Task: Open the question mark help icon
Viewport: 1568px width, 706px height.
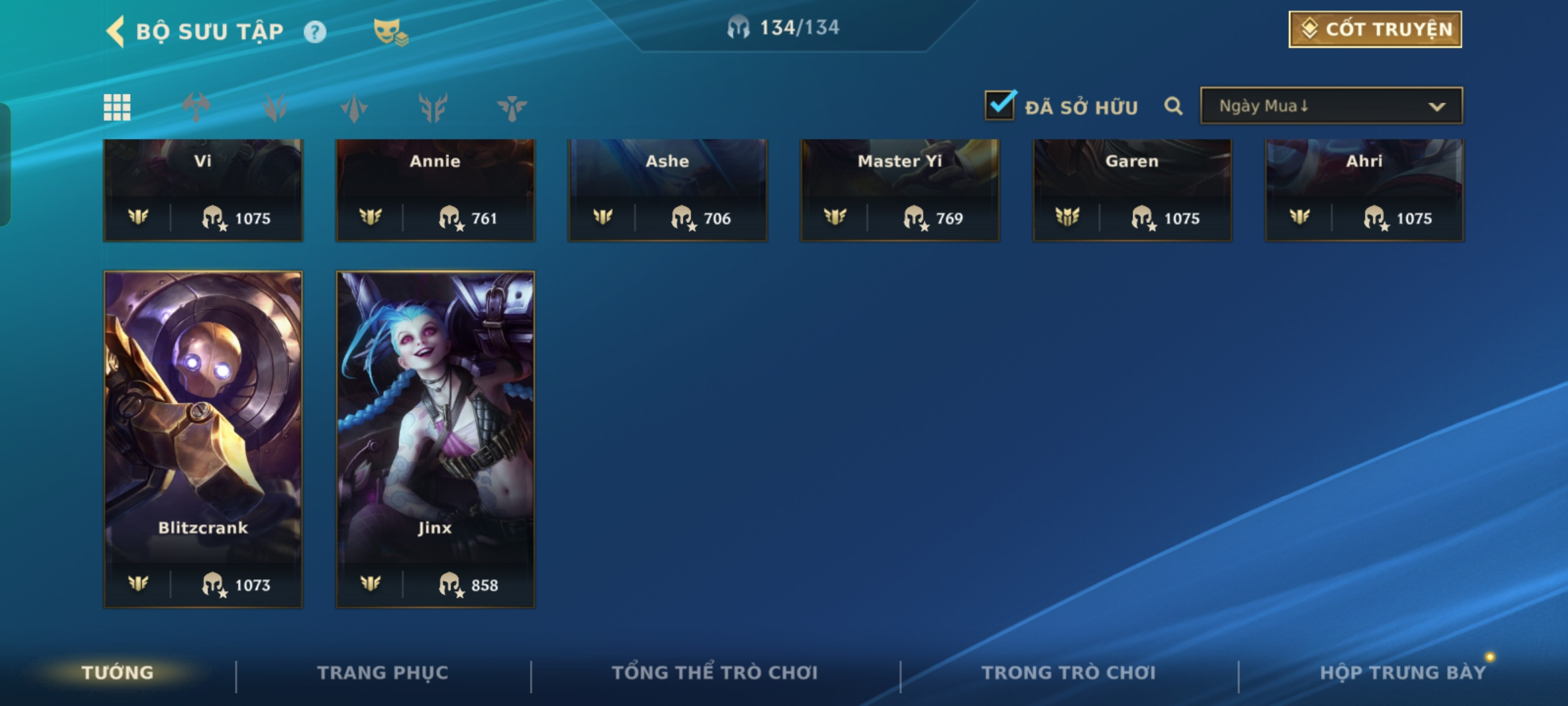Action: click(x=315, y=32)
